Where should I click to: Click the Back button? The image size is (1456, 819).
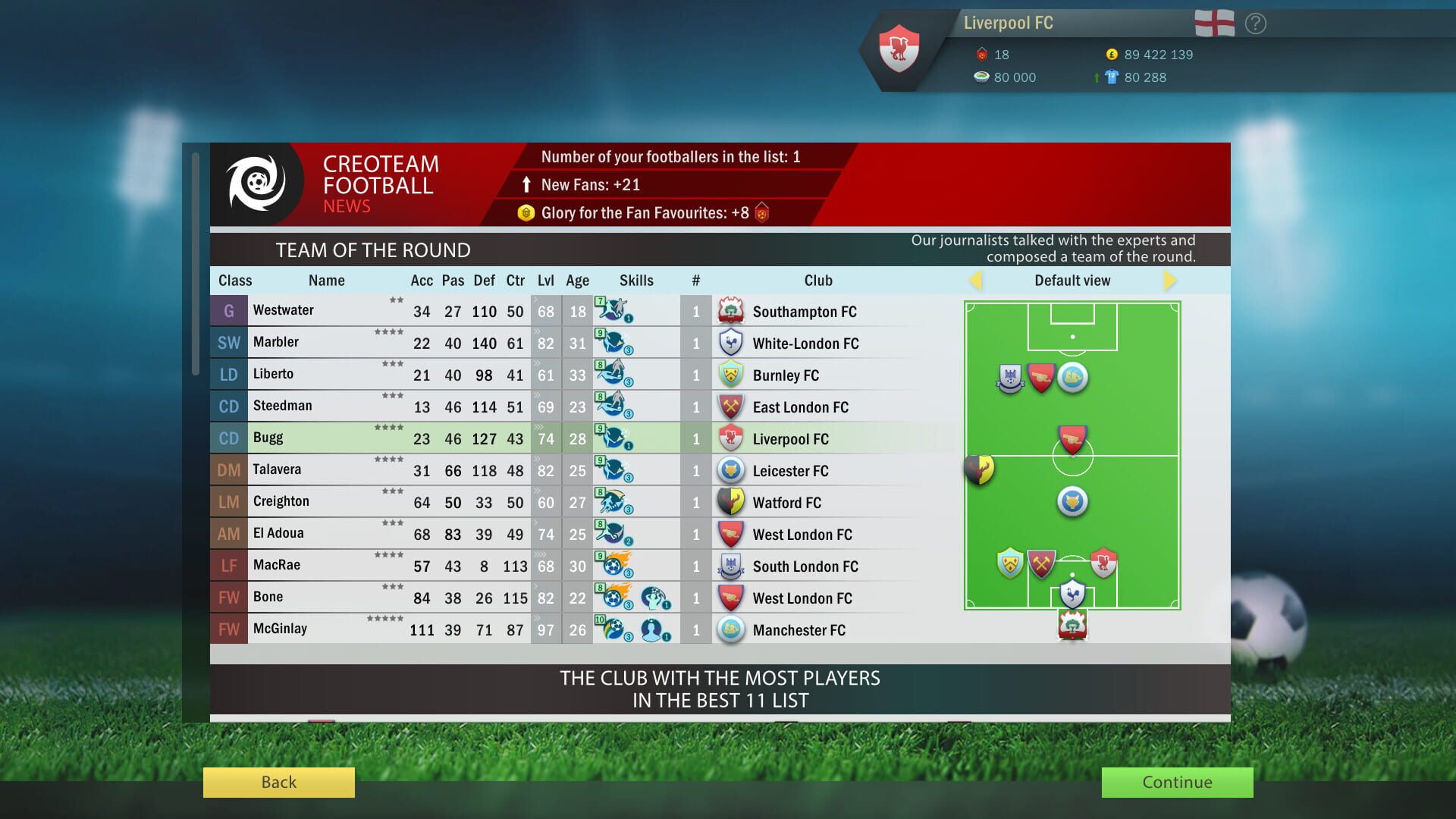point(278,782)
